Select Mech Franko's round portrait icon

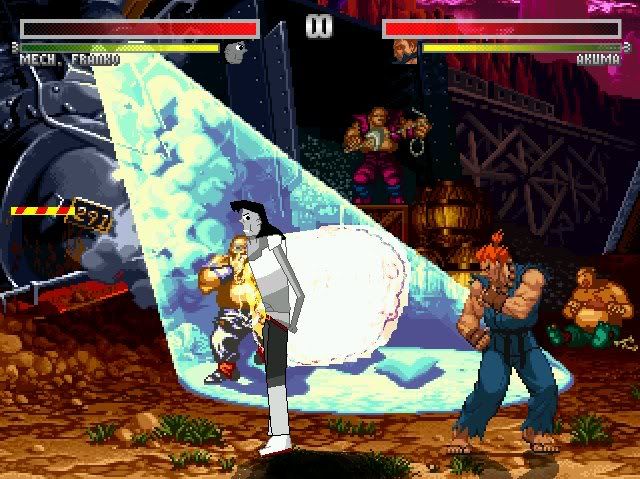pyautogui.click(x=236, y=51)
